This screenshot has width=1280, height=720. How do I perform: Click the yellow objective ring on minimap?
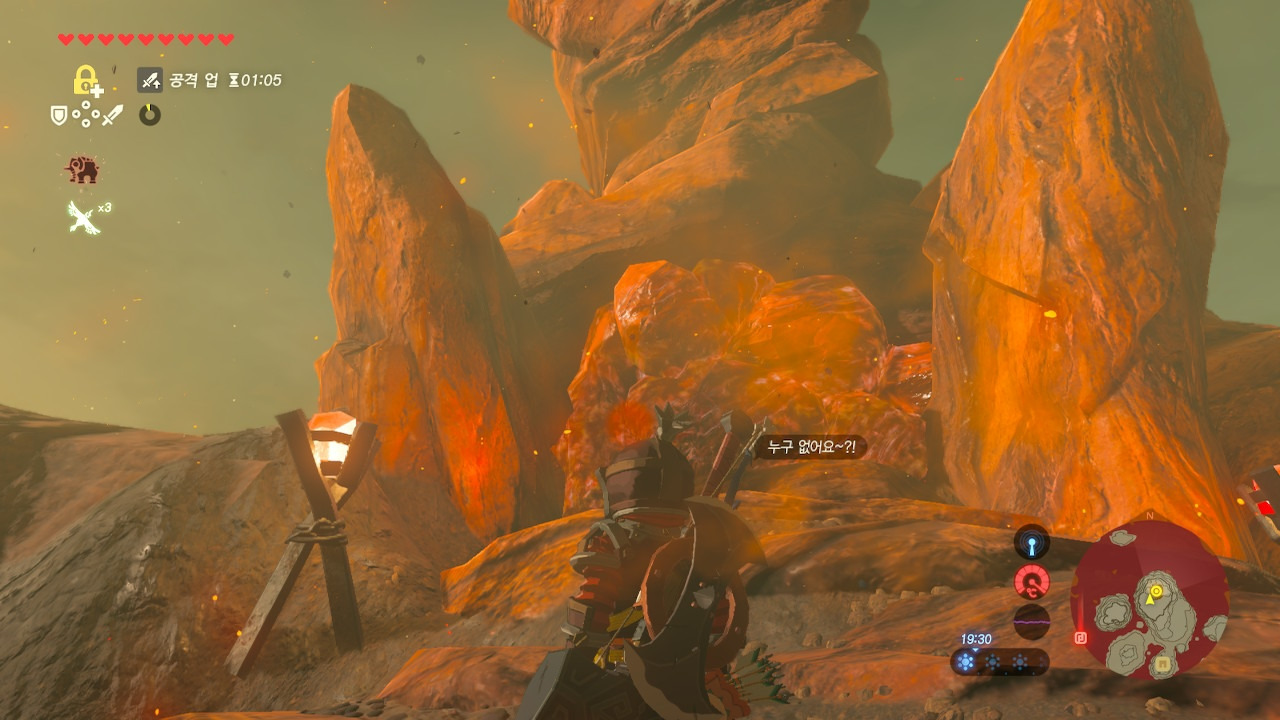pyautogui.click(x=1155, y=592)
